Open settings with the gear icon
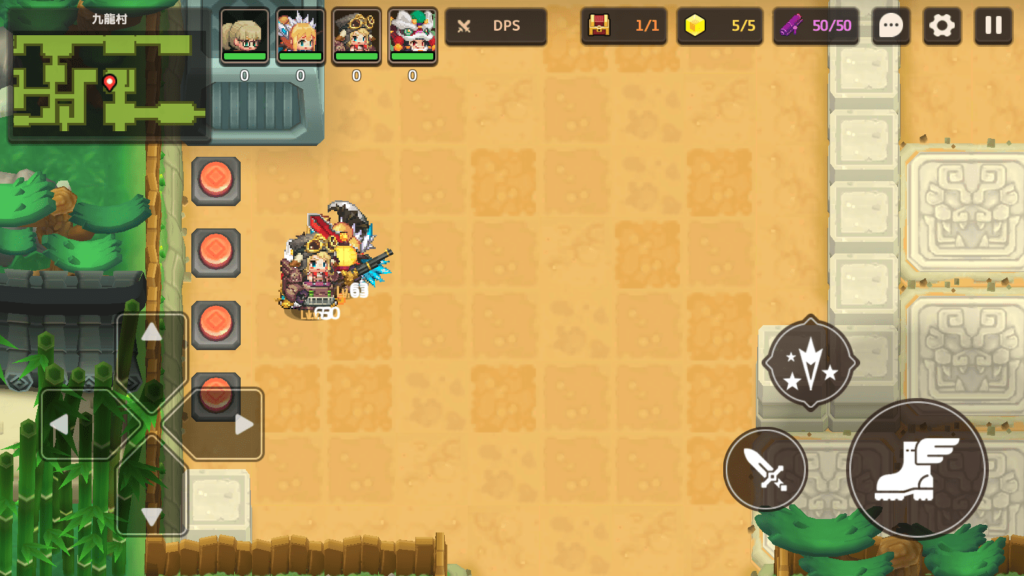The image size is (1024, 576). (x=941, y=26)
